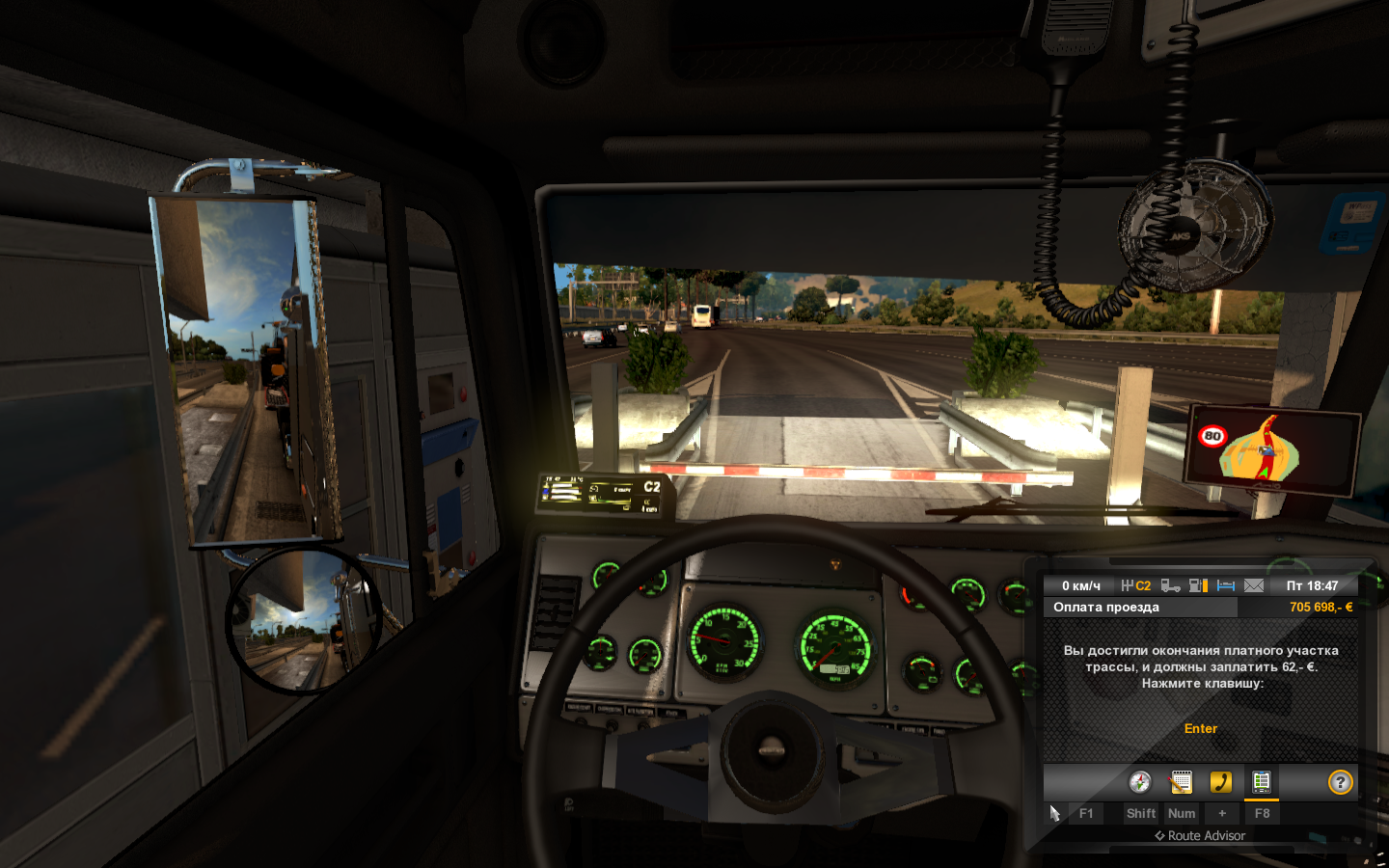Click the fuel pump icon
Image resolution: width=1389 pixels, height=868 pixels.
click(x=1198, y=585)
